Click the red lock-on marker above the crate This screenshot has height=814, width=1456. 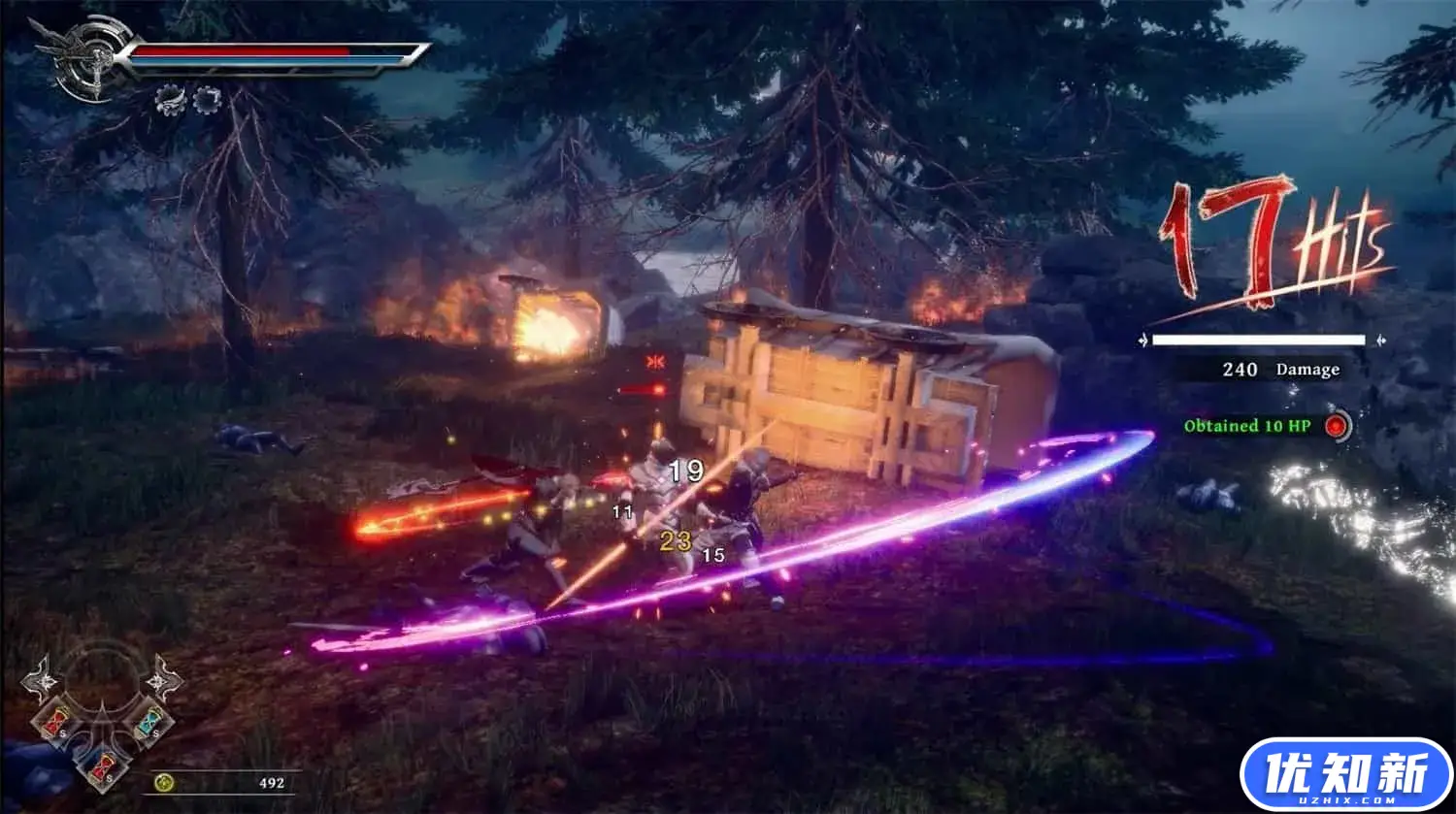pos(655,361)
